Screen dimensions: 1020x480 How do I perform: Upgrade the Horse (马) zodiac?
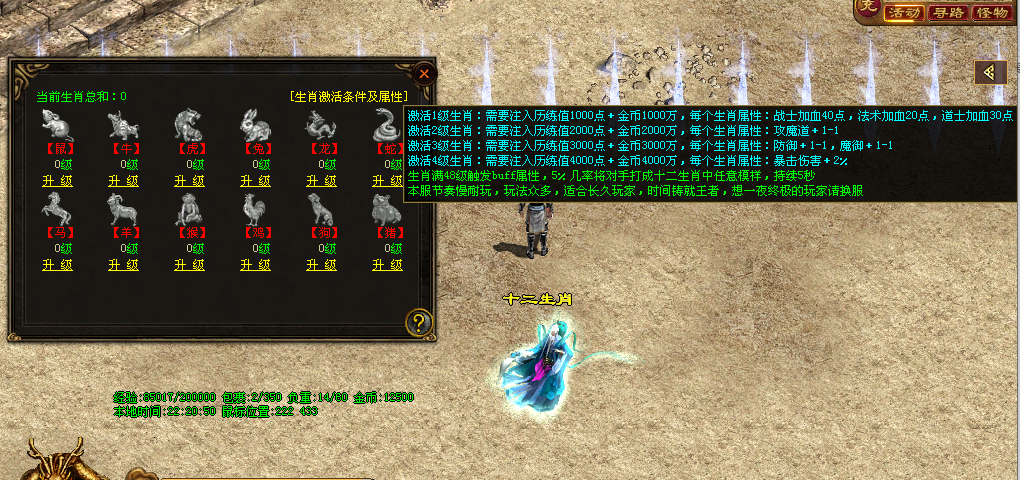tap(57, 265)
